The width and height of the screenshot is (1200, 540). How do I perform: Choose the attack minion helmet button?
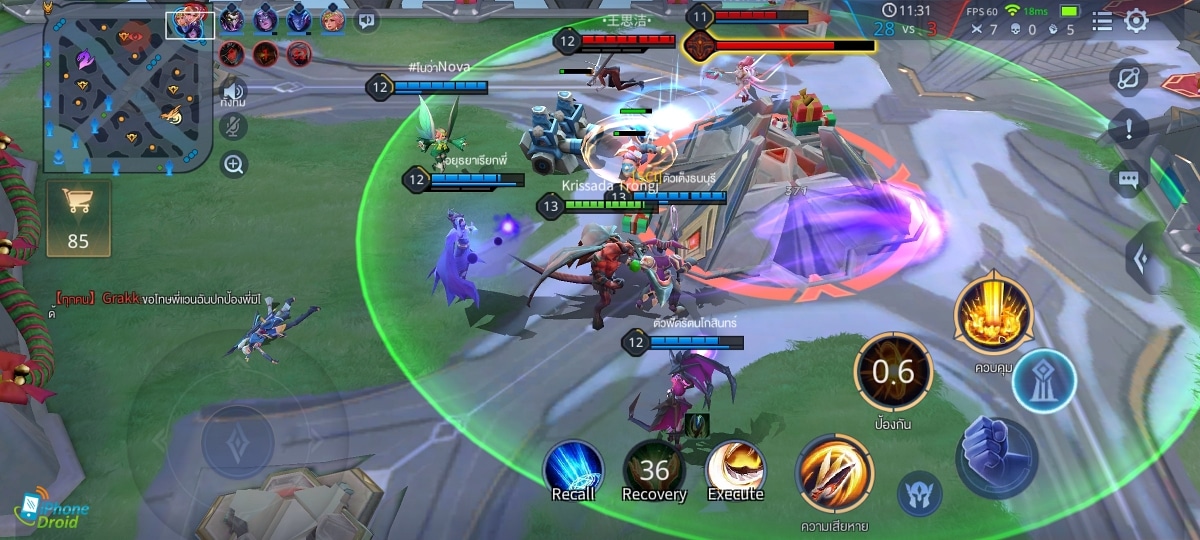(x=919, y=494)
